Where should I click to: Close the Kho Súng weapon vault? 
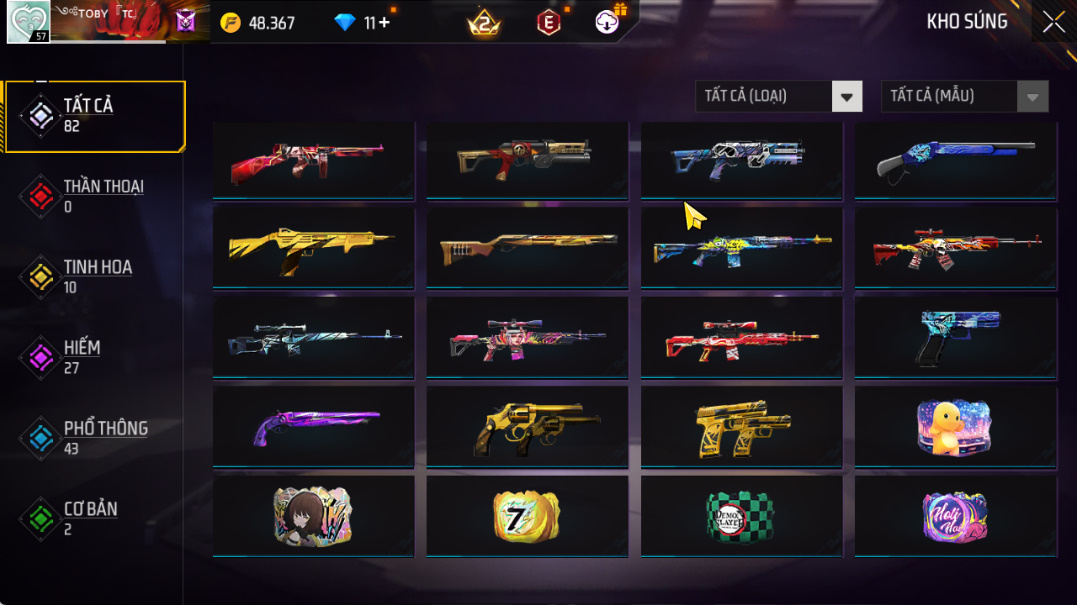click(1053, 22)
